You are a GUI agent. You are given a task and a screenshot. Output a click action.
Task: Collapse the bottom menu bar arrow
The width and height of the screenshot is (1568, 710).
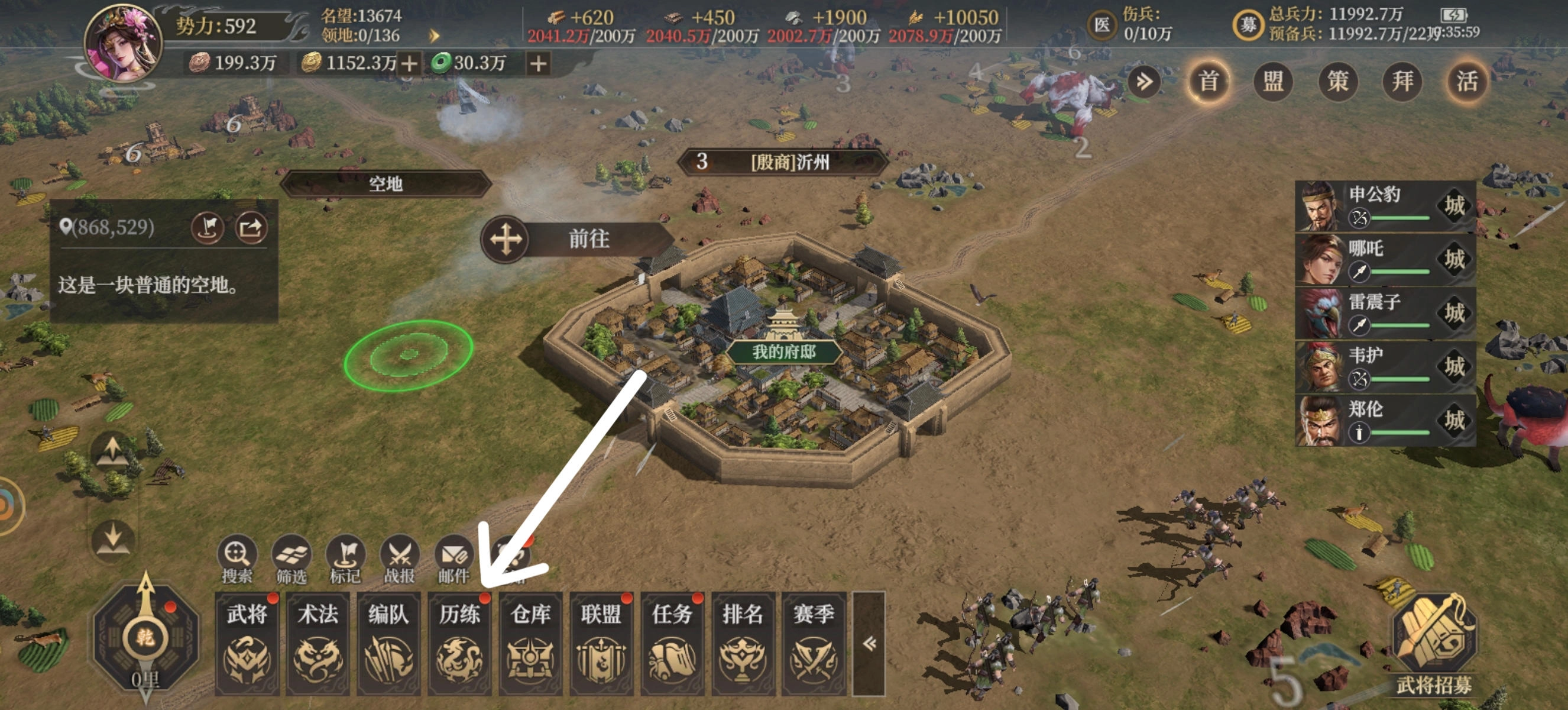[x=869, y=643]
